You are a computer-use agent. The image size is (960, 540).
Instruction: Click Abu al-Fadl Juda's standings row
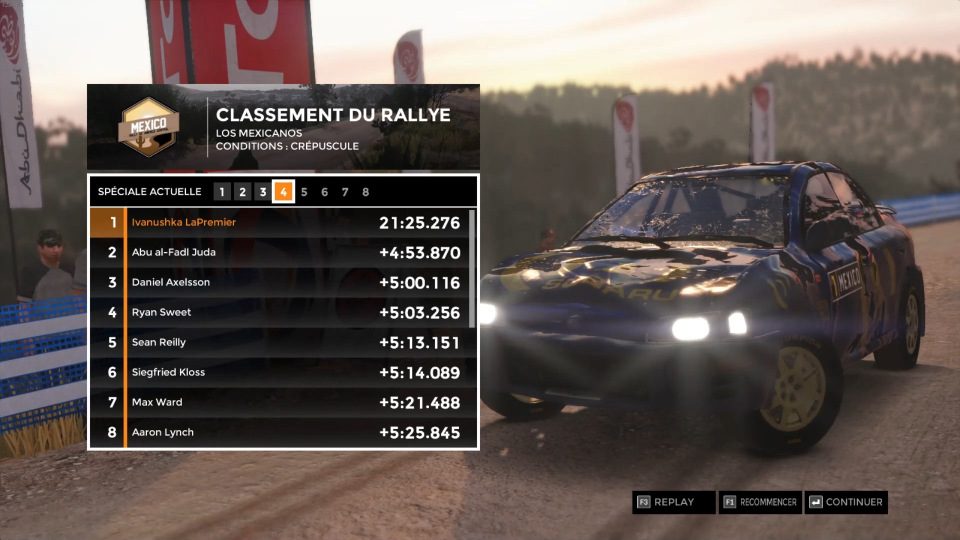tap(278, 252)
